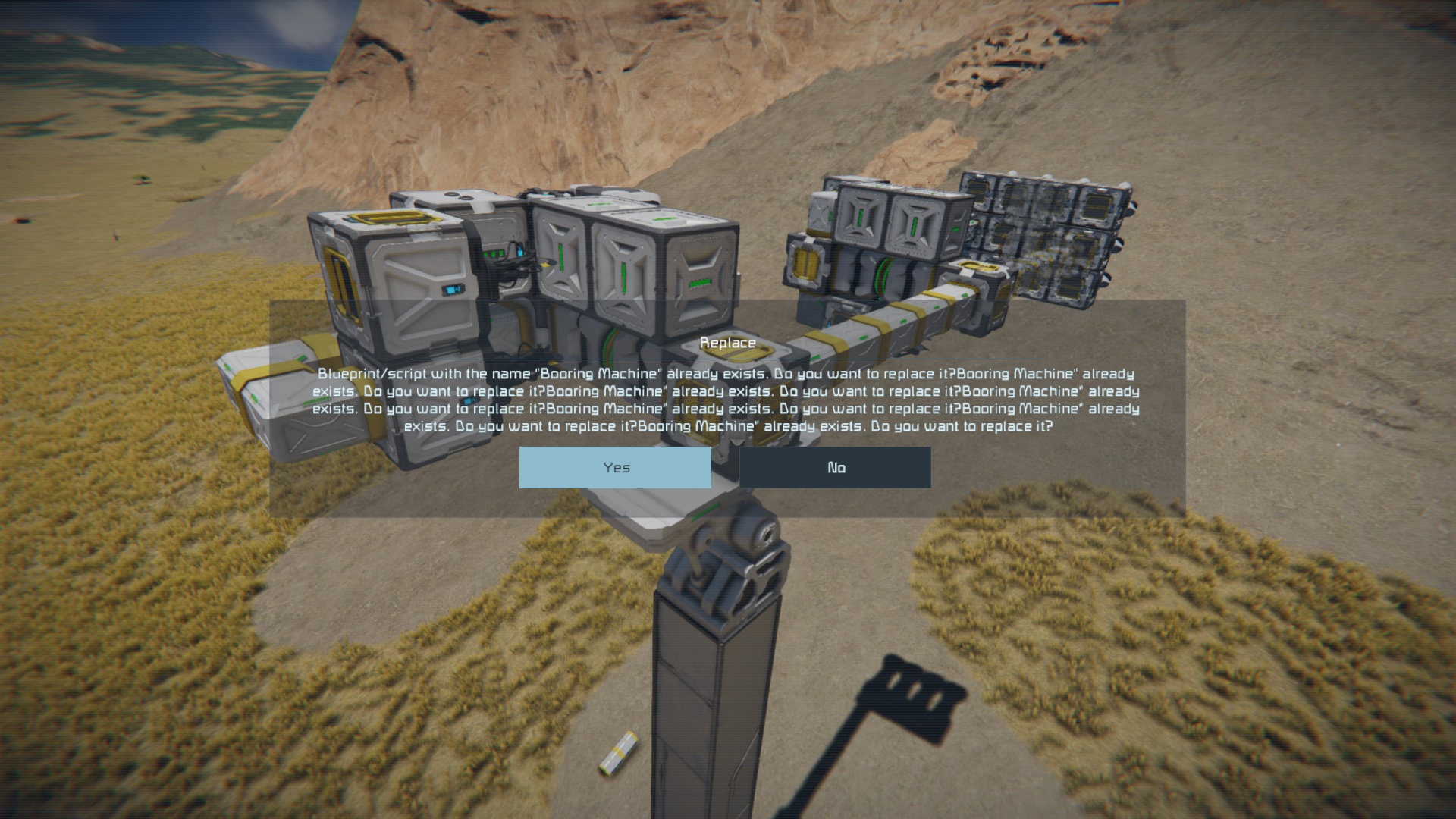Viewport: 1456px width, 819px height.
Task: Confirm replacing the blueprint with Yes
Action: pos(615,467)
